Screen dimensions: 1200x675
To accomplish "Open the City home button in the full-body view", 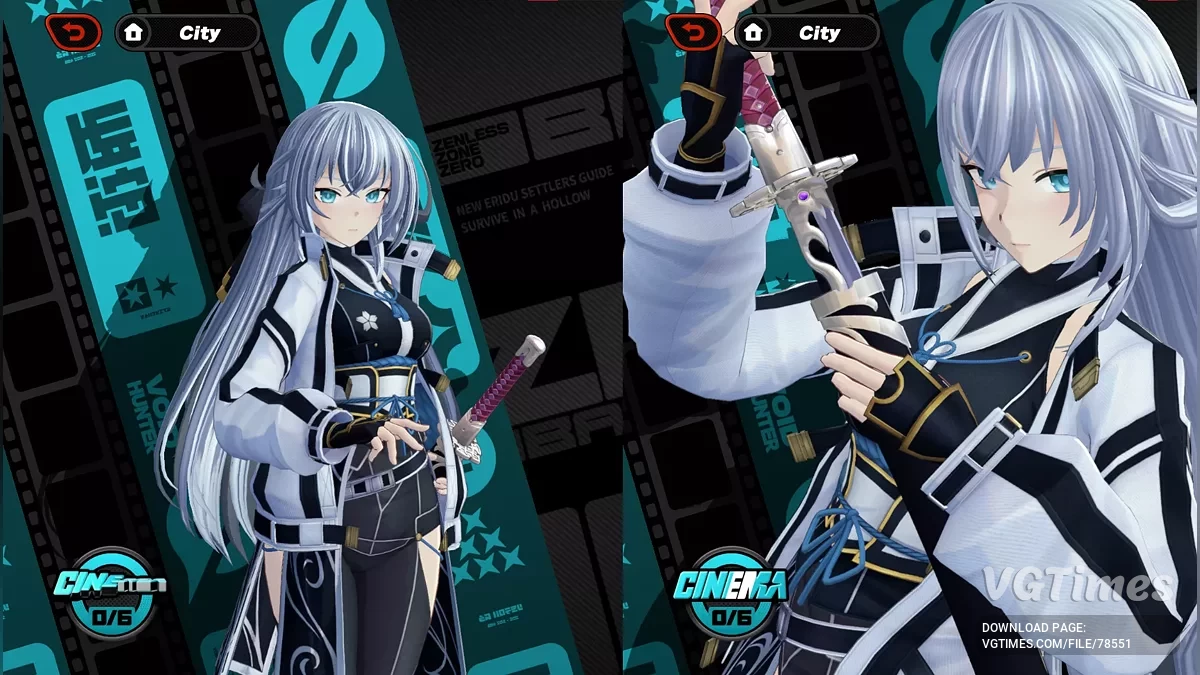I will pyautogui.click(x=186, y=33).
